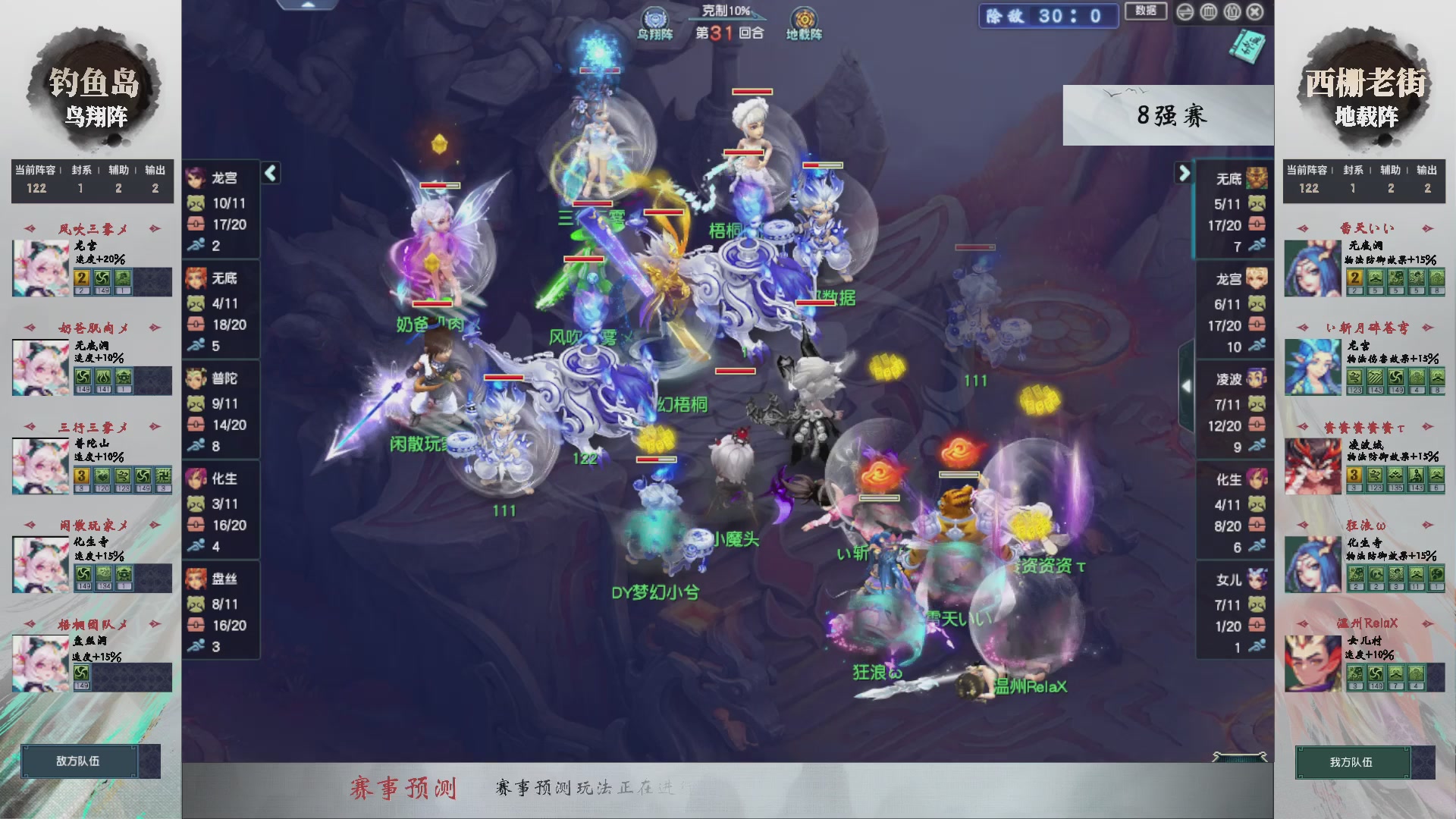The width and height of the screenshot is (1456, 819).
Task: Collapse the right unit stats panel with its chevron
Action: (1185, 173)
